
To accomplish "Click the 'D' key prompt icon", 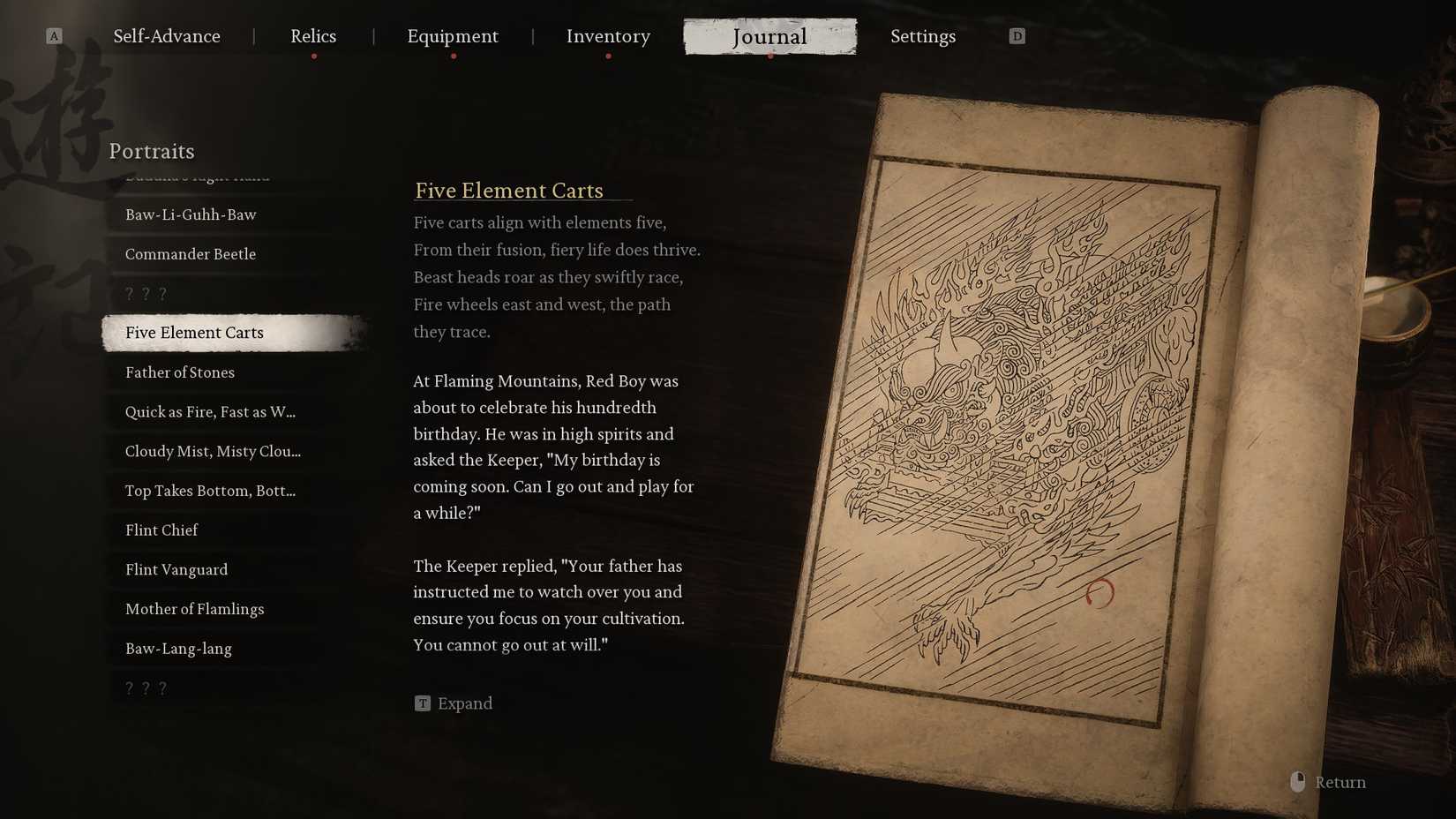I will [x=1017, y=36].
